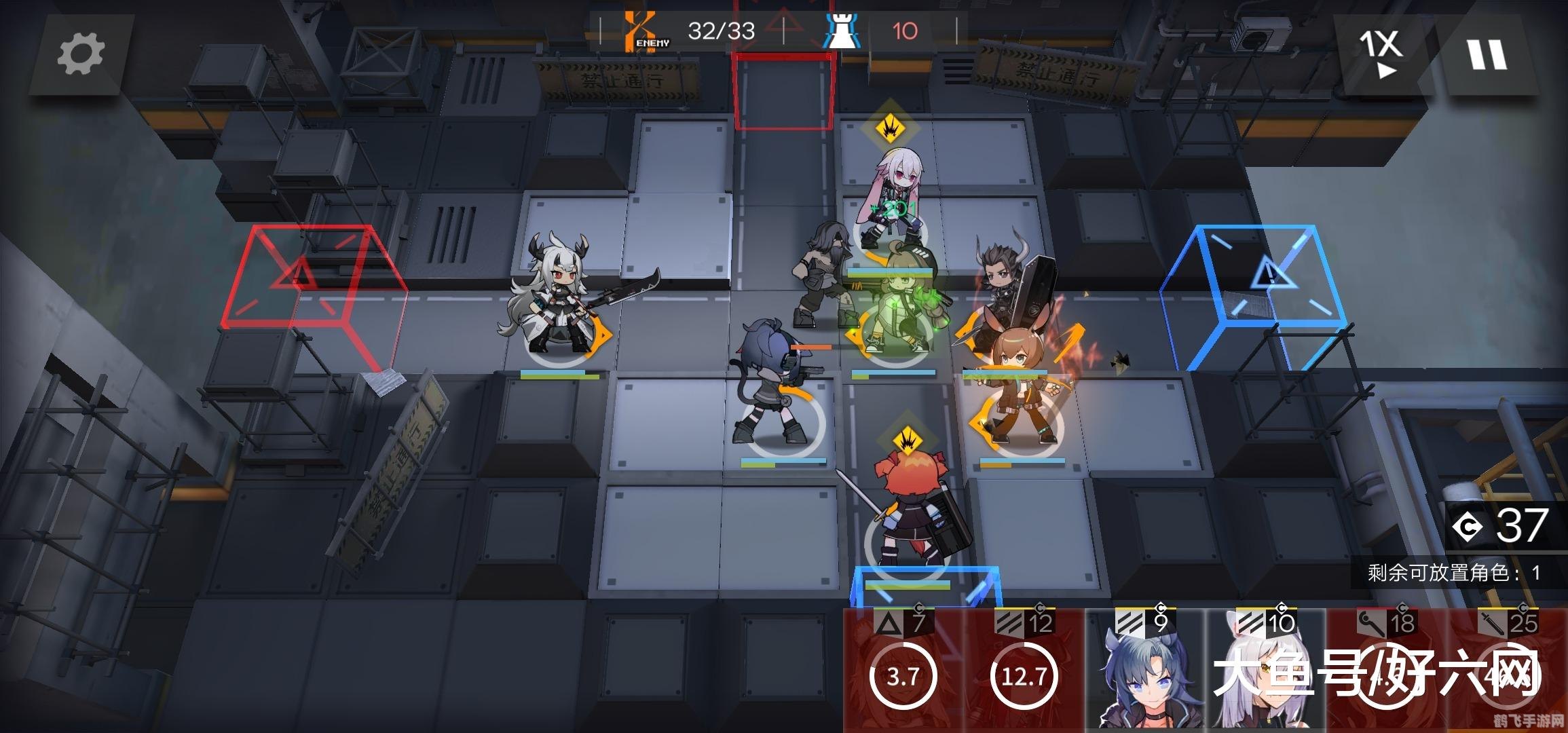Pause the battle

1487,54
